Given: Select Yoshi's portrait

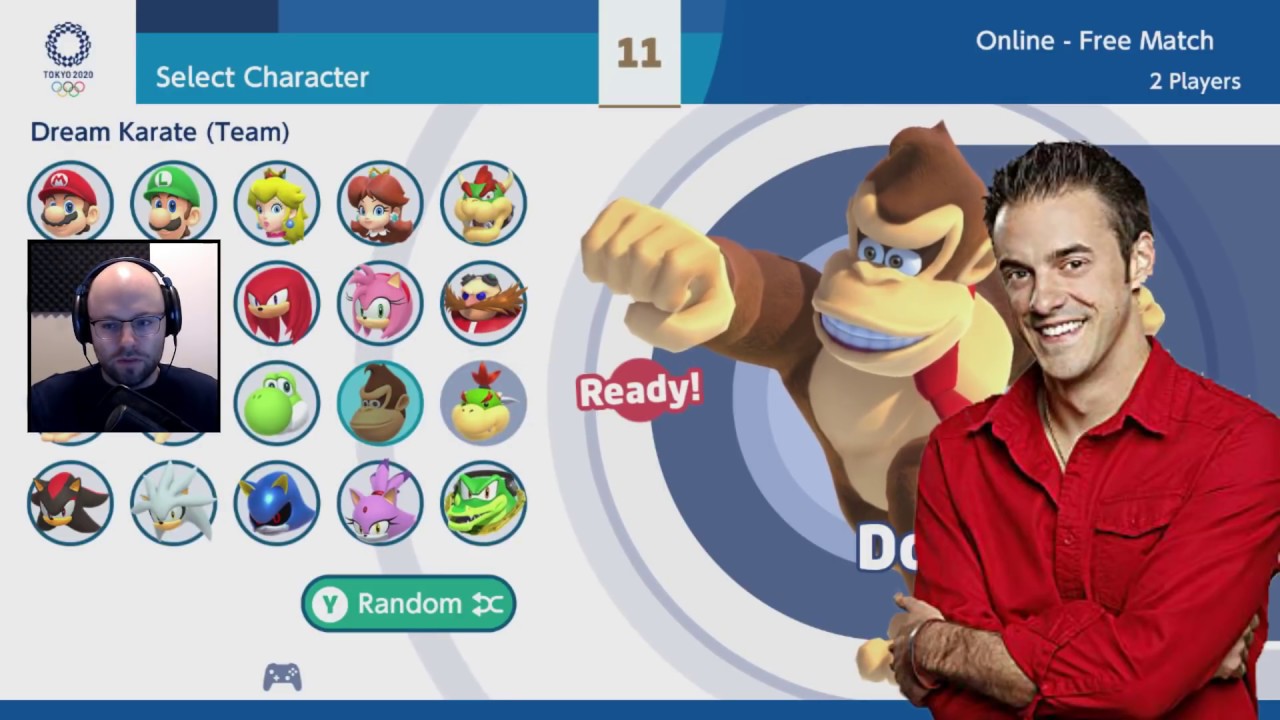Looking at the screenshot, I should click(277, 403).
